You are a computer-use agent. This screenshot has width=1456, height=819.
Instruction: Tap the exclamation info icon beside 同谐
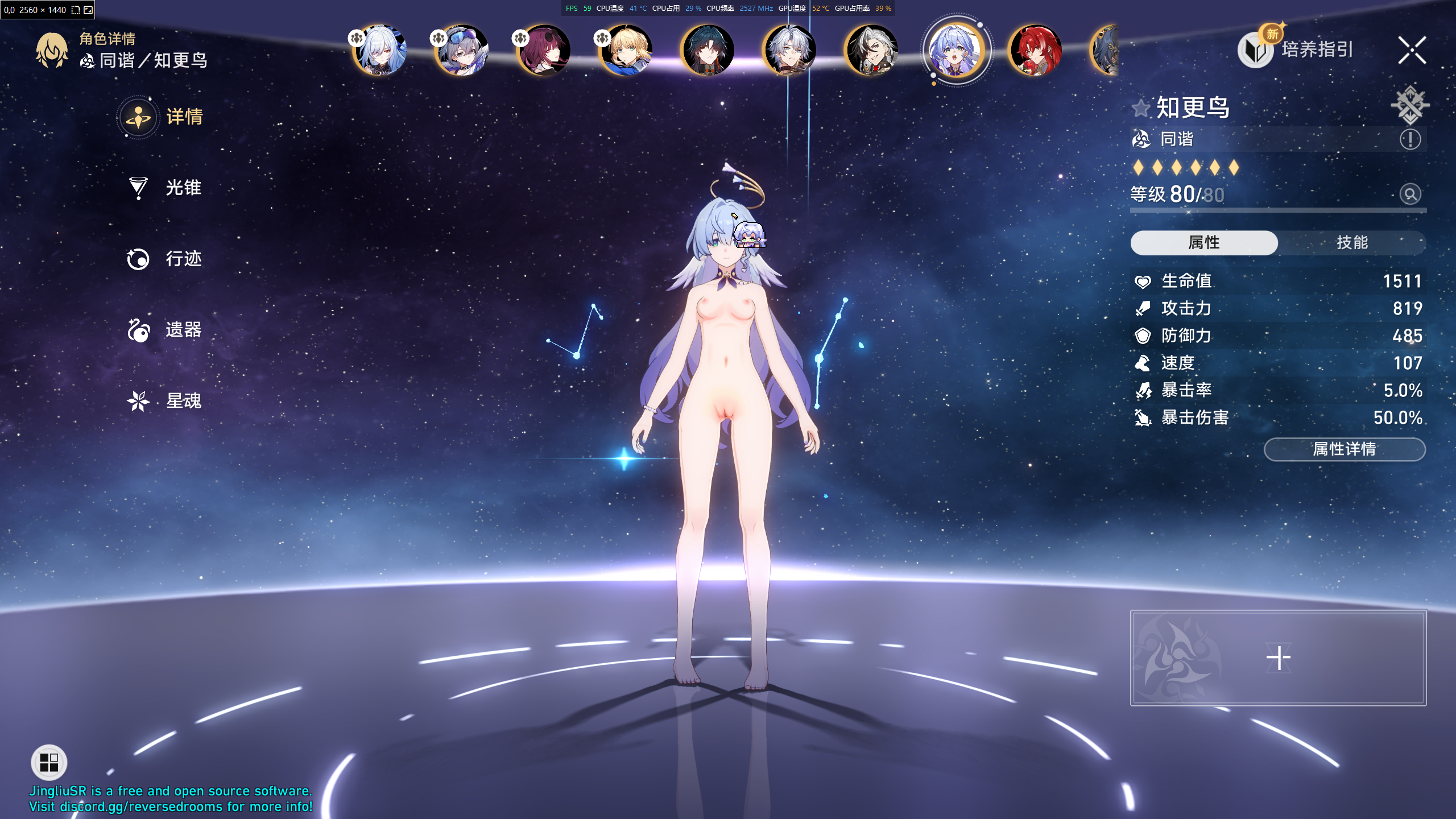pyautogui.click(x=1410, y=139)
